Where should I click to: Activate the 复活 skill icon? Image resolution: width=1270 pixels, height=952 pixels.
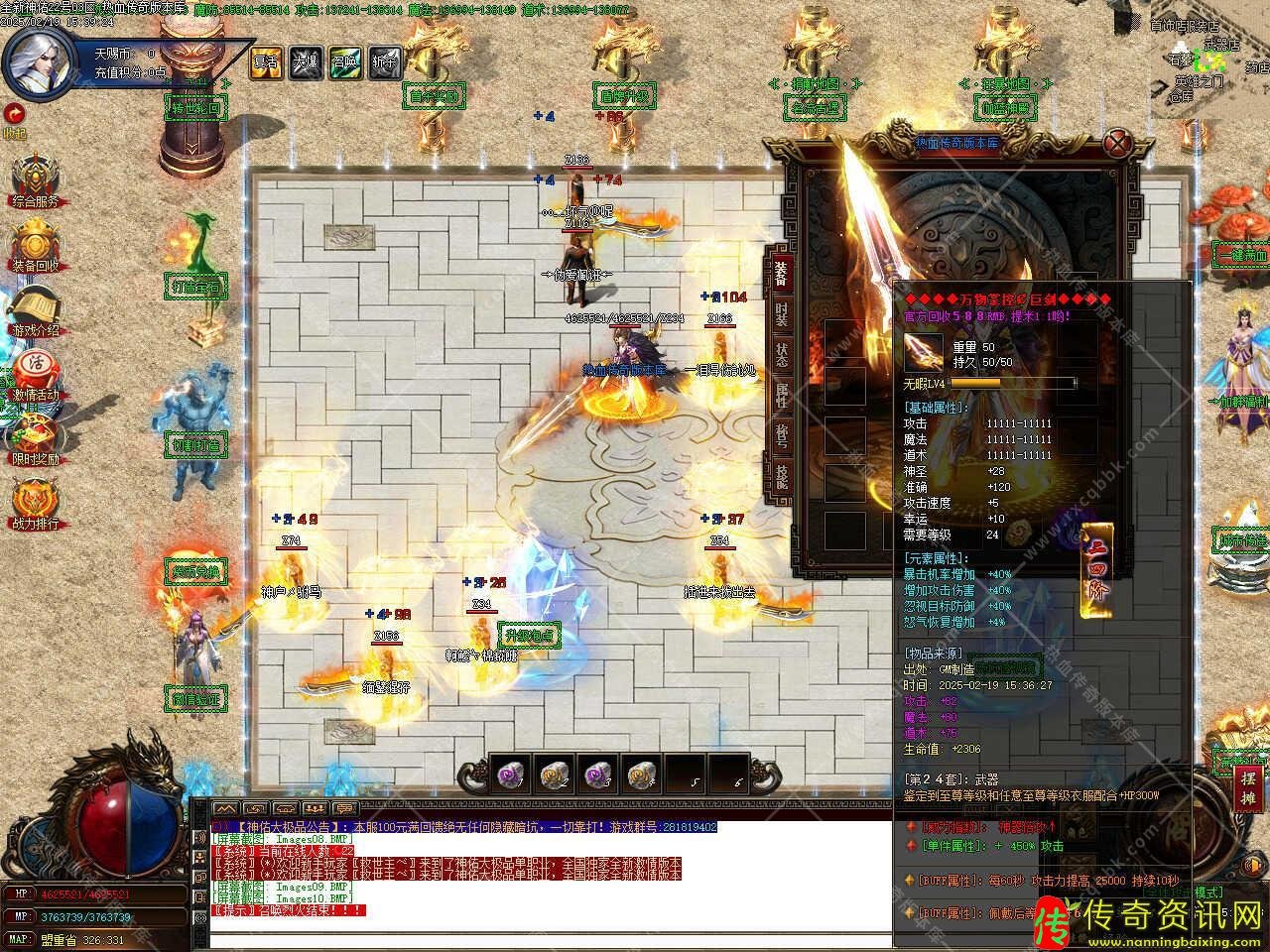coord(266,61)
